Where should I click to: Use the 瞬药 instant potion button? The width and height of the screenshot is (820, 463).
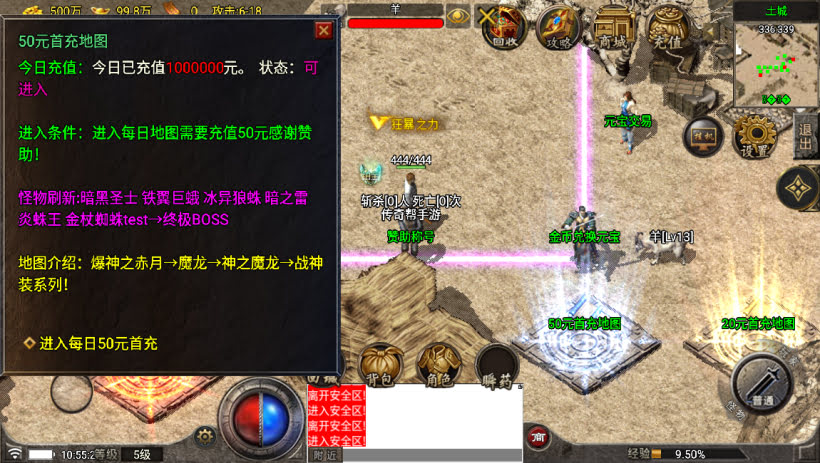click(496, 365)
